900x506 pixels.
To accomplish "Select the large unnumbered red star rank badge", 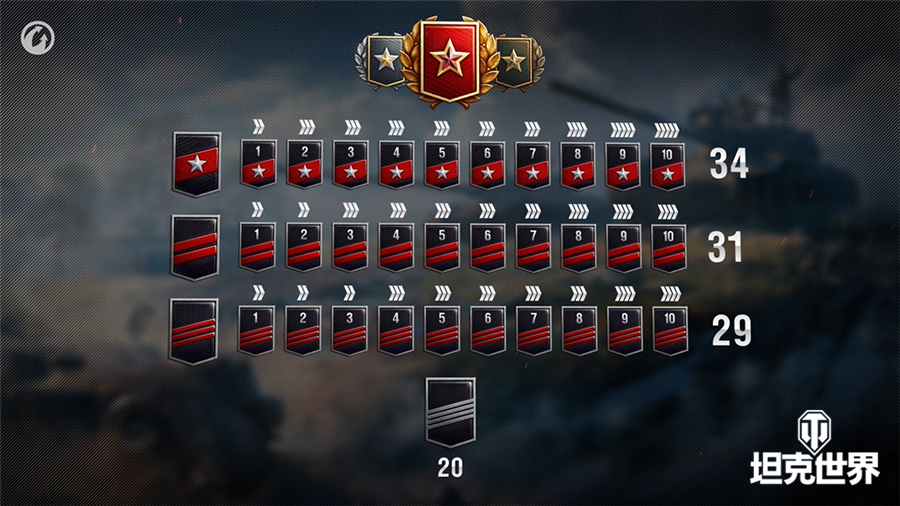I will click(195, 163).
